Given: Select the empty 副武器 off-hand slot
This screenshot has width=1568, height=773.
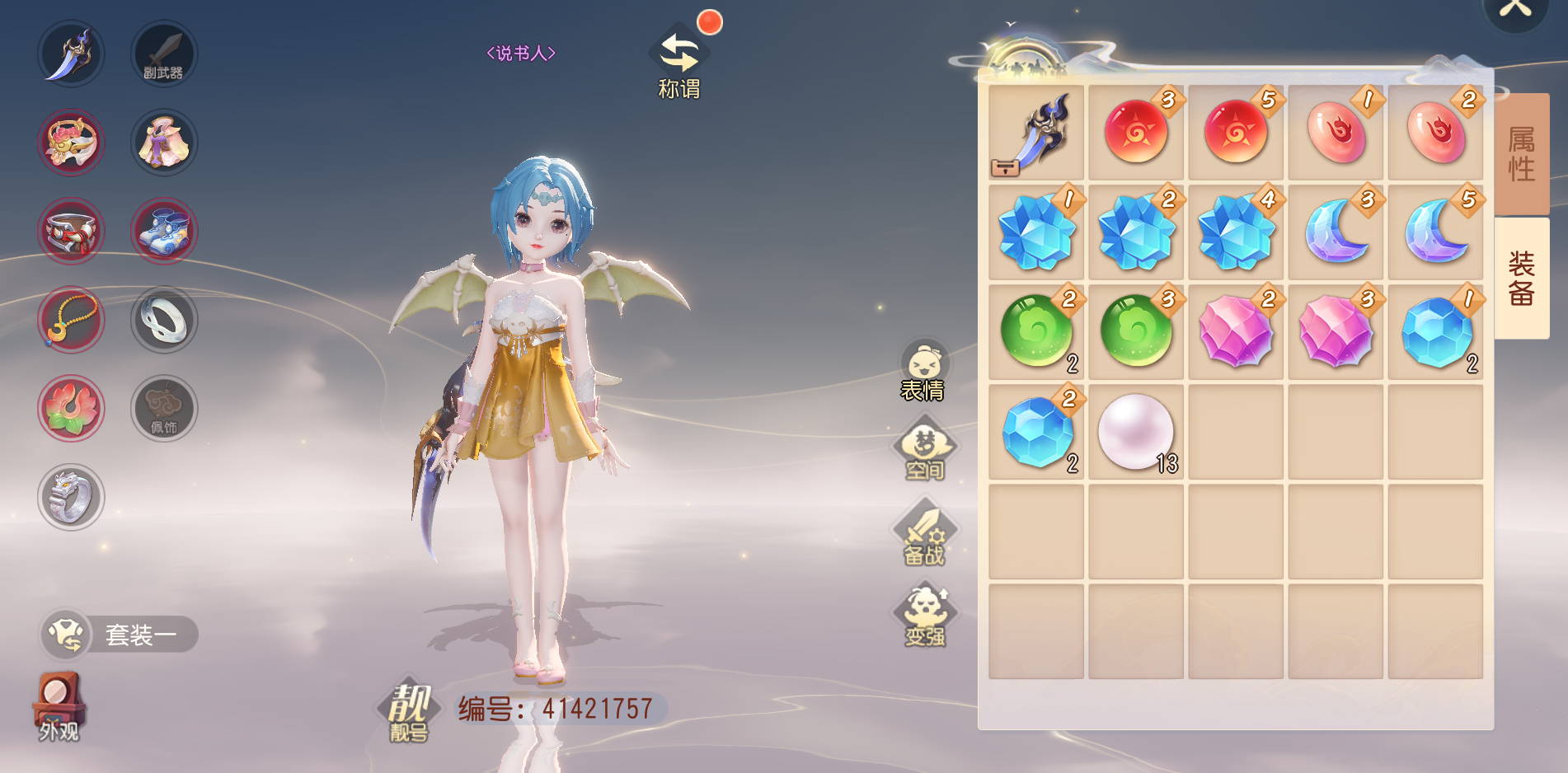Looking at the screenshot, I should 164,54.
